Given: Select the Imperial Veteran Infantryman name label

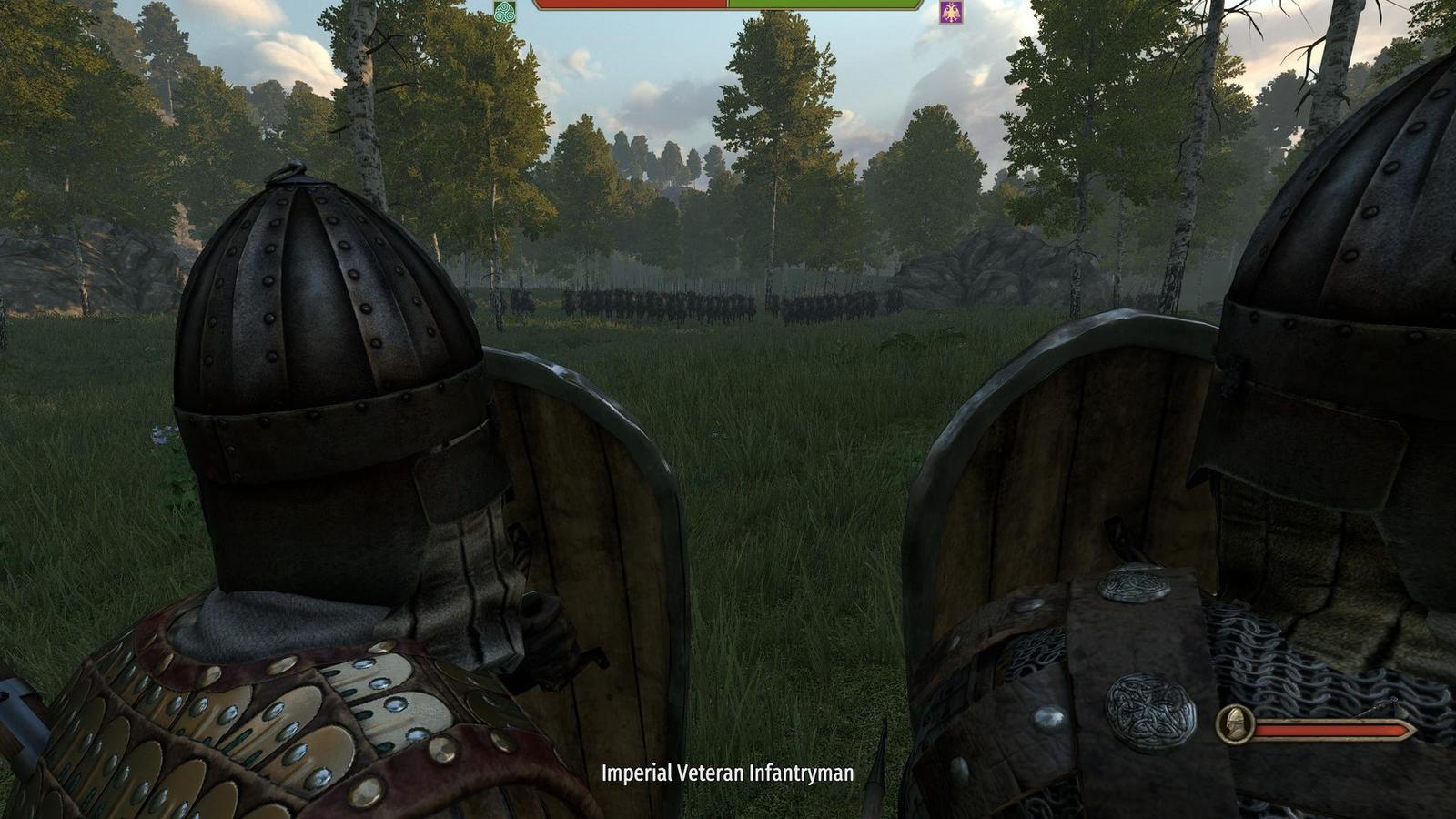Looking at the screenshot, I should tap(726, 774).
